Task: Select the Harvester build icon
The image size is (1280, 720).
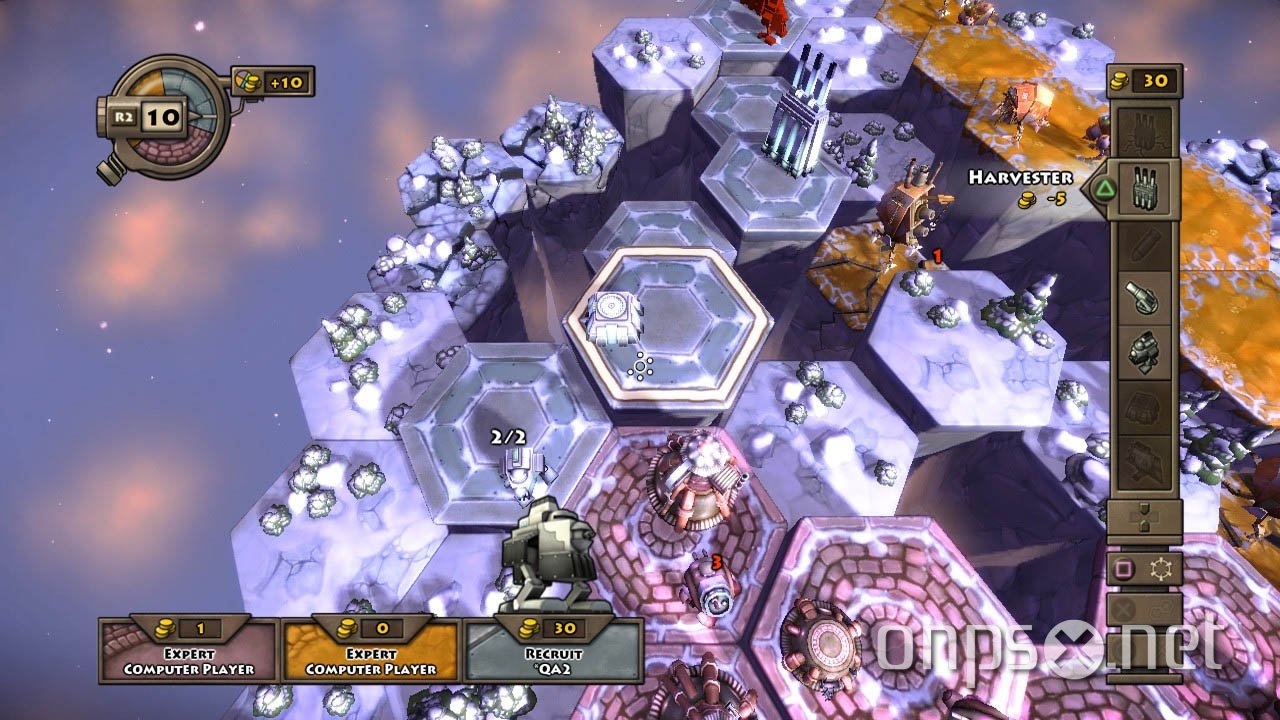Action: point(1144,189)
